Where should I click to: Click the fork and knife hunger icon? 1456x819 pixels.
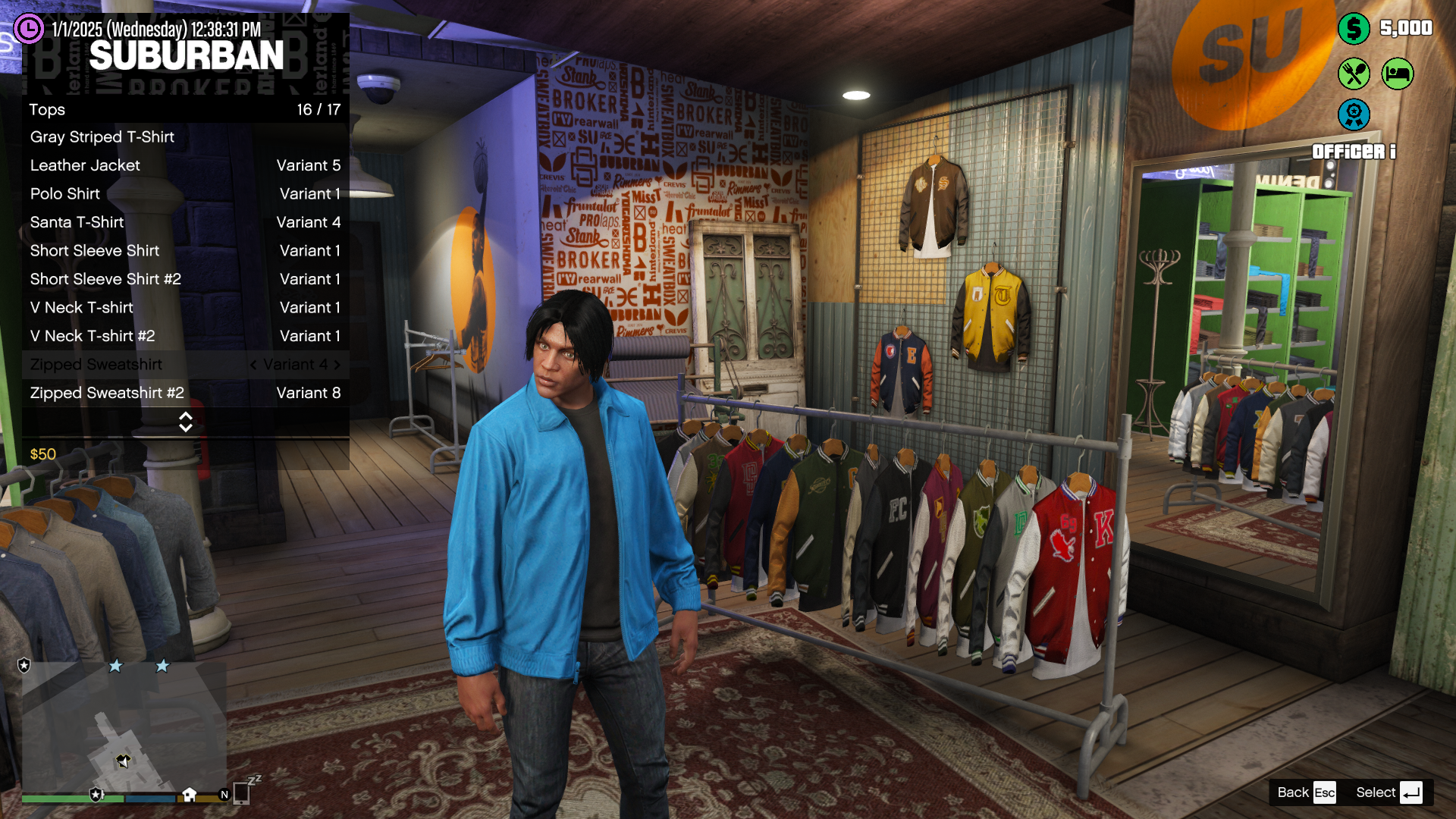1354,74
